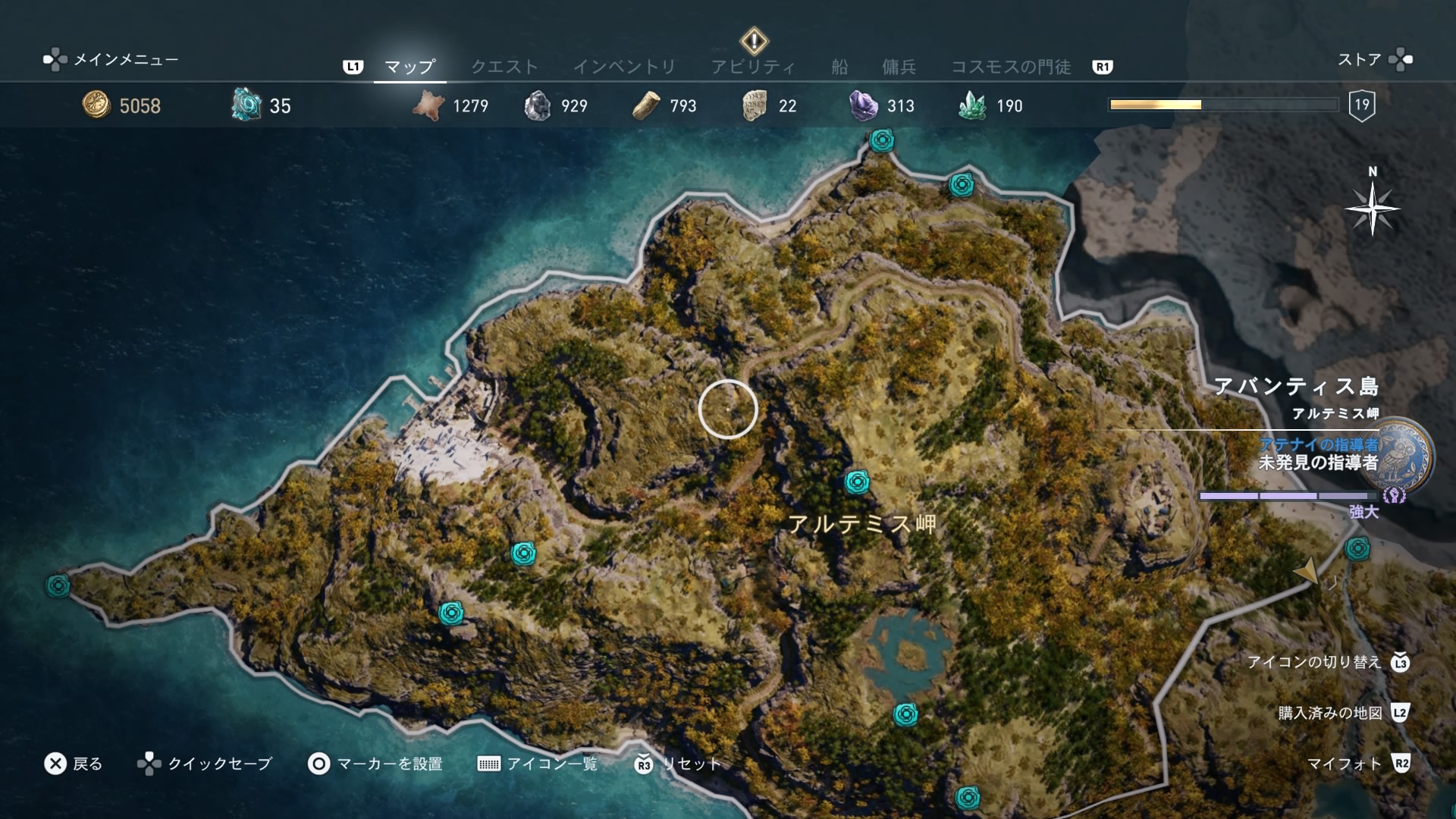
Task: Open the ストア
Action: (1374, 59)
